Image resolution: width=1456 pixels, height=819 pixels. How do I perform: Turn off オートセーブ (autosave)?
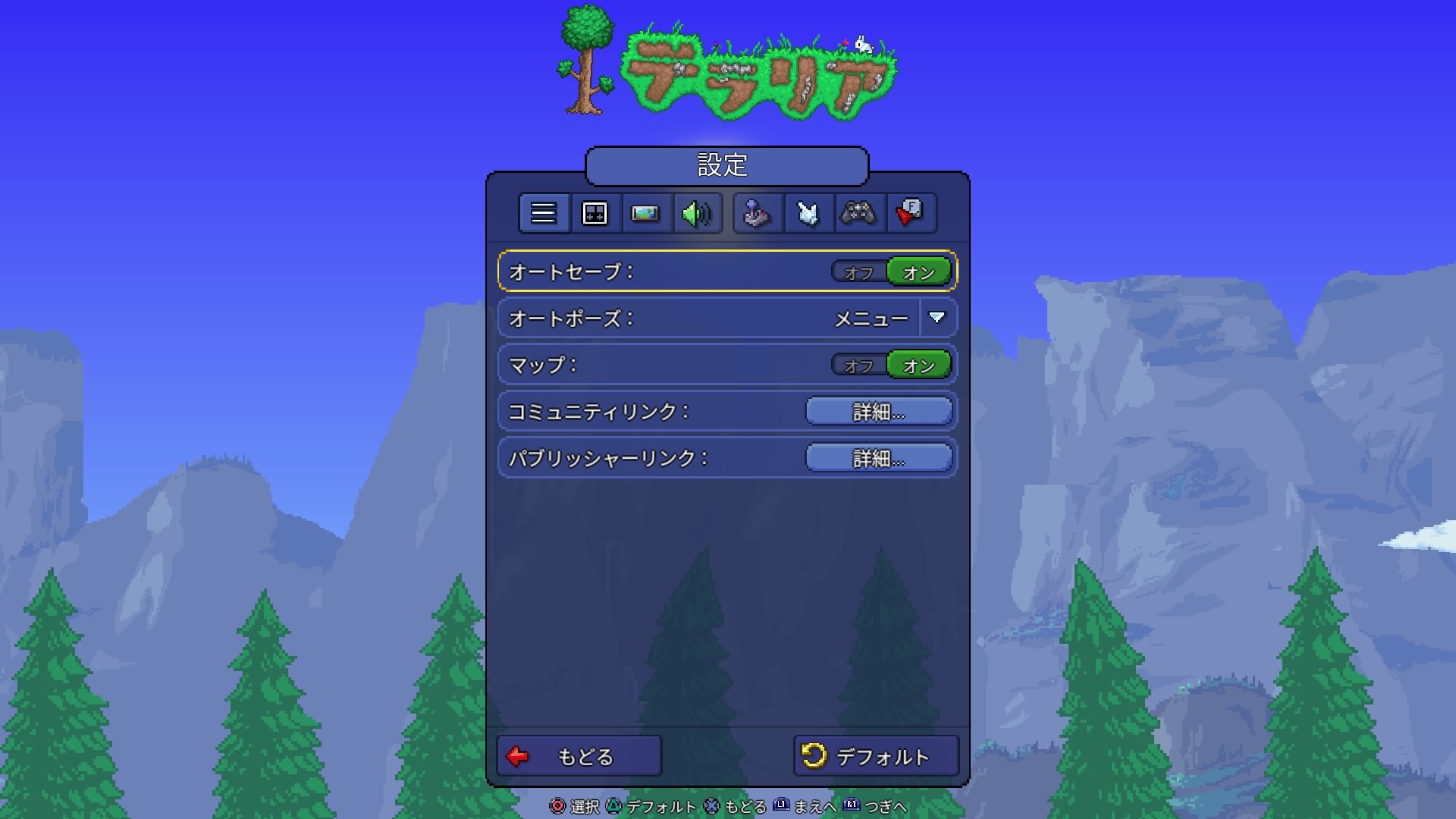(858, 271)
